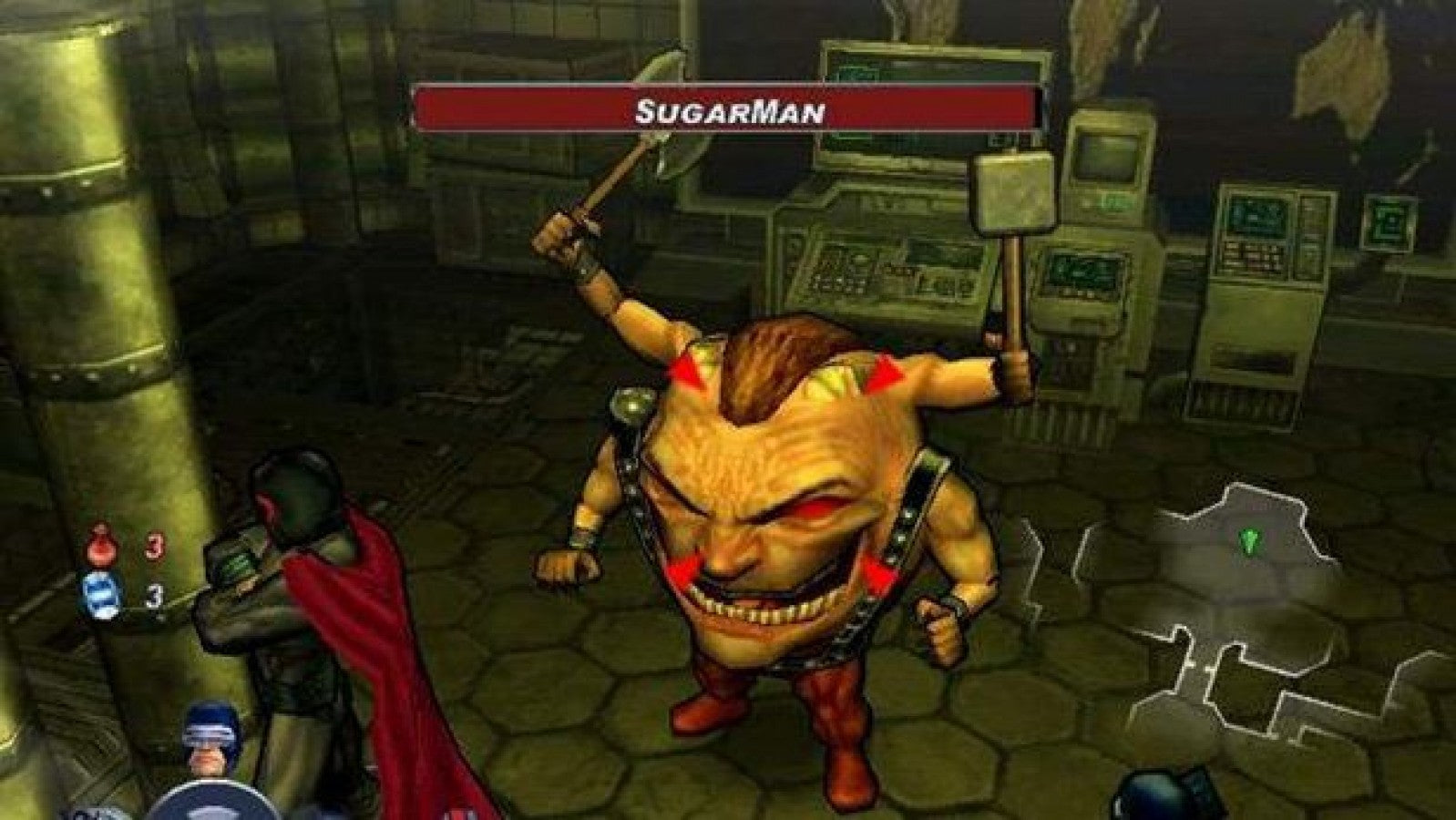Toggle the upper-right red target arrow on SugarMan
The height and width of the screenshot is (820, 1456).
[x=884, y=374]
